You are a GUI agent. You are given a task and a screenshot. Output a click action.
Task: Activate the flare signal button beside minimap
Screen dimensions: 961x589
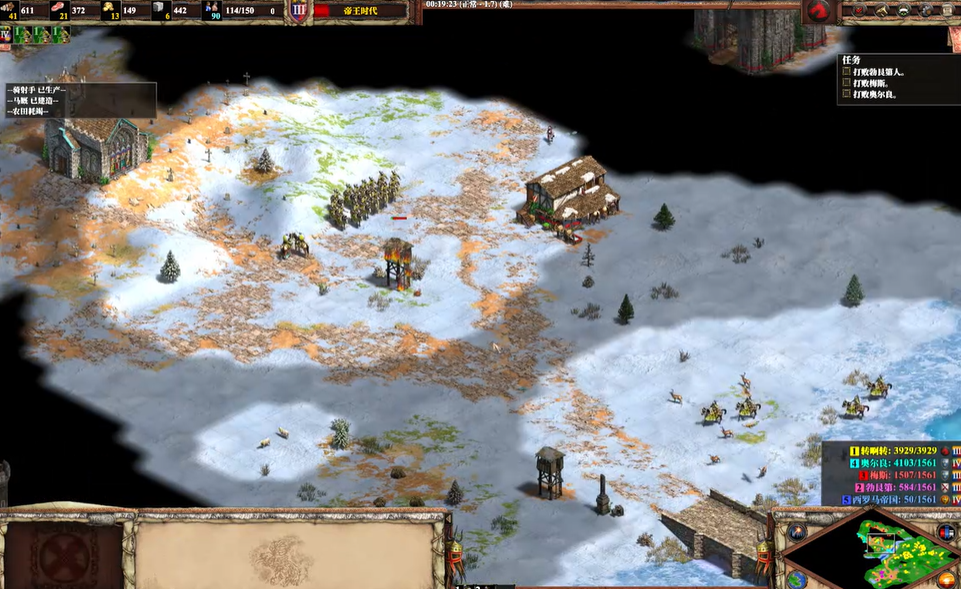tap(796, 532)
